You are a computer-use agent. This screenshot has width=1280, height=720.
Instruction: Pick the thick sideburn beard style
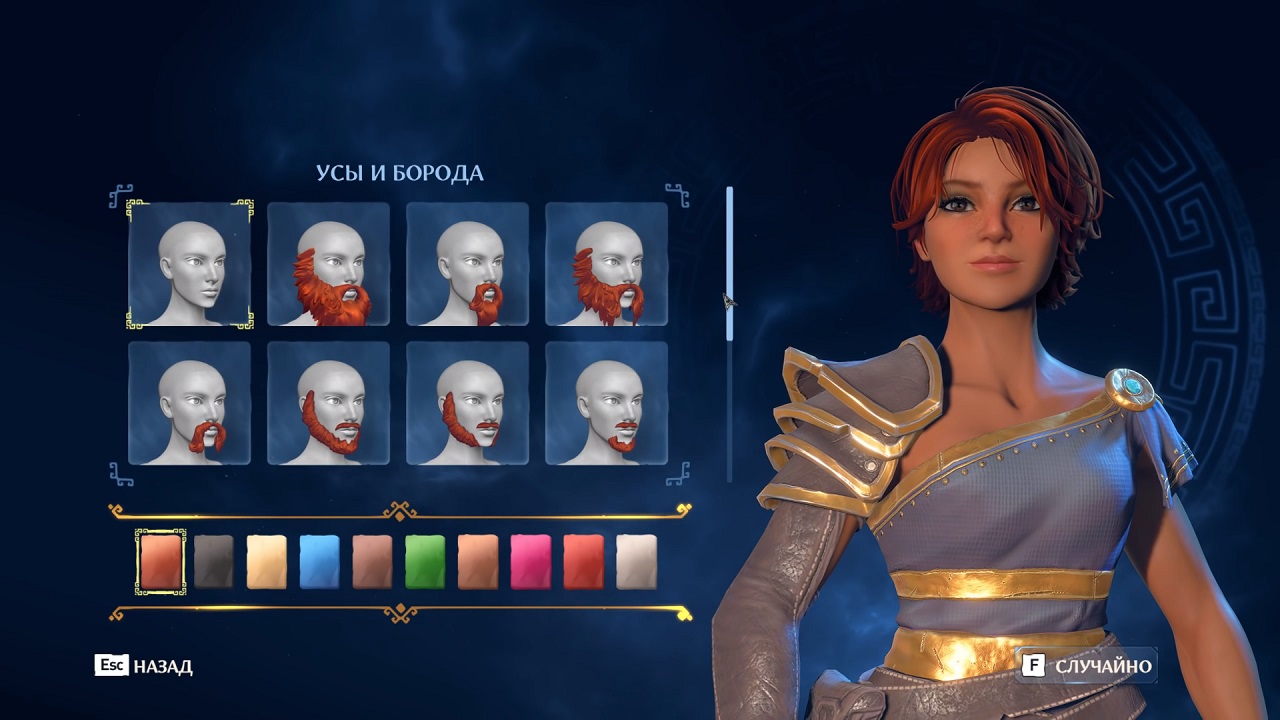468,410
